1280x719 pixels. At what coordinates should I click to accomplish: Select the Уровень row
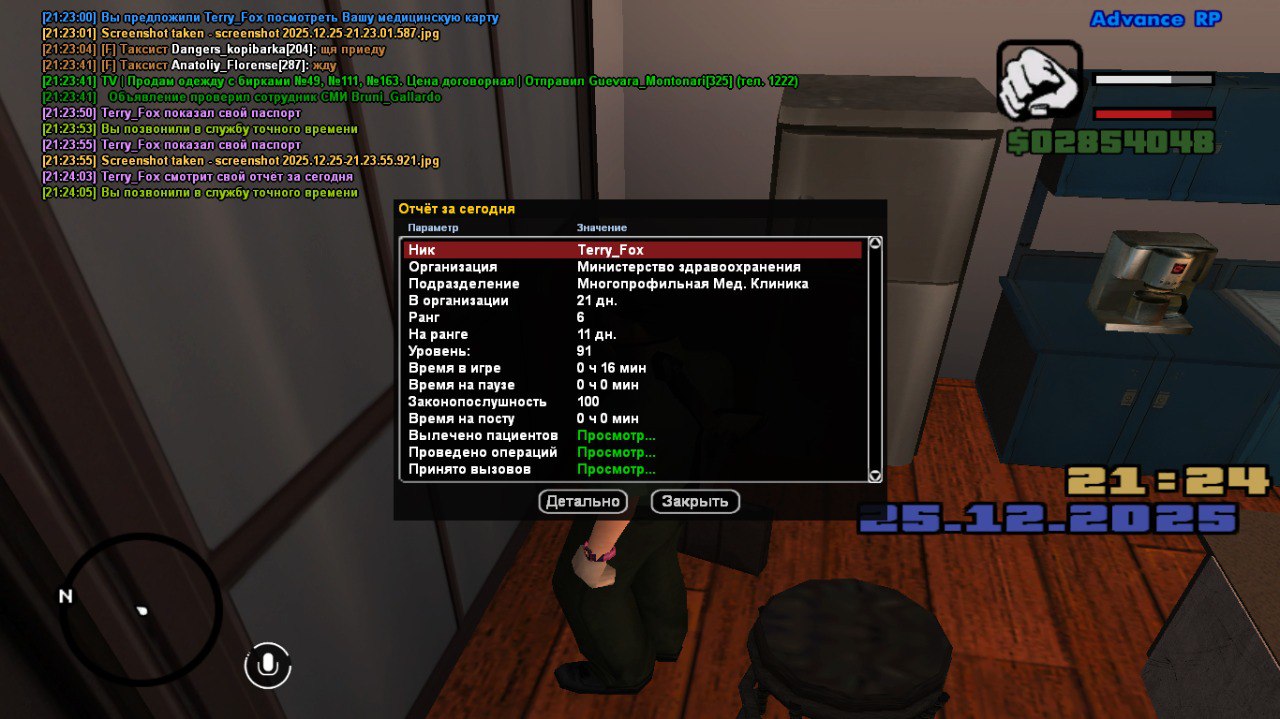[x=632, y=351]
